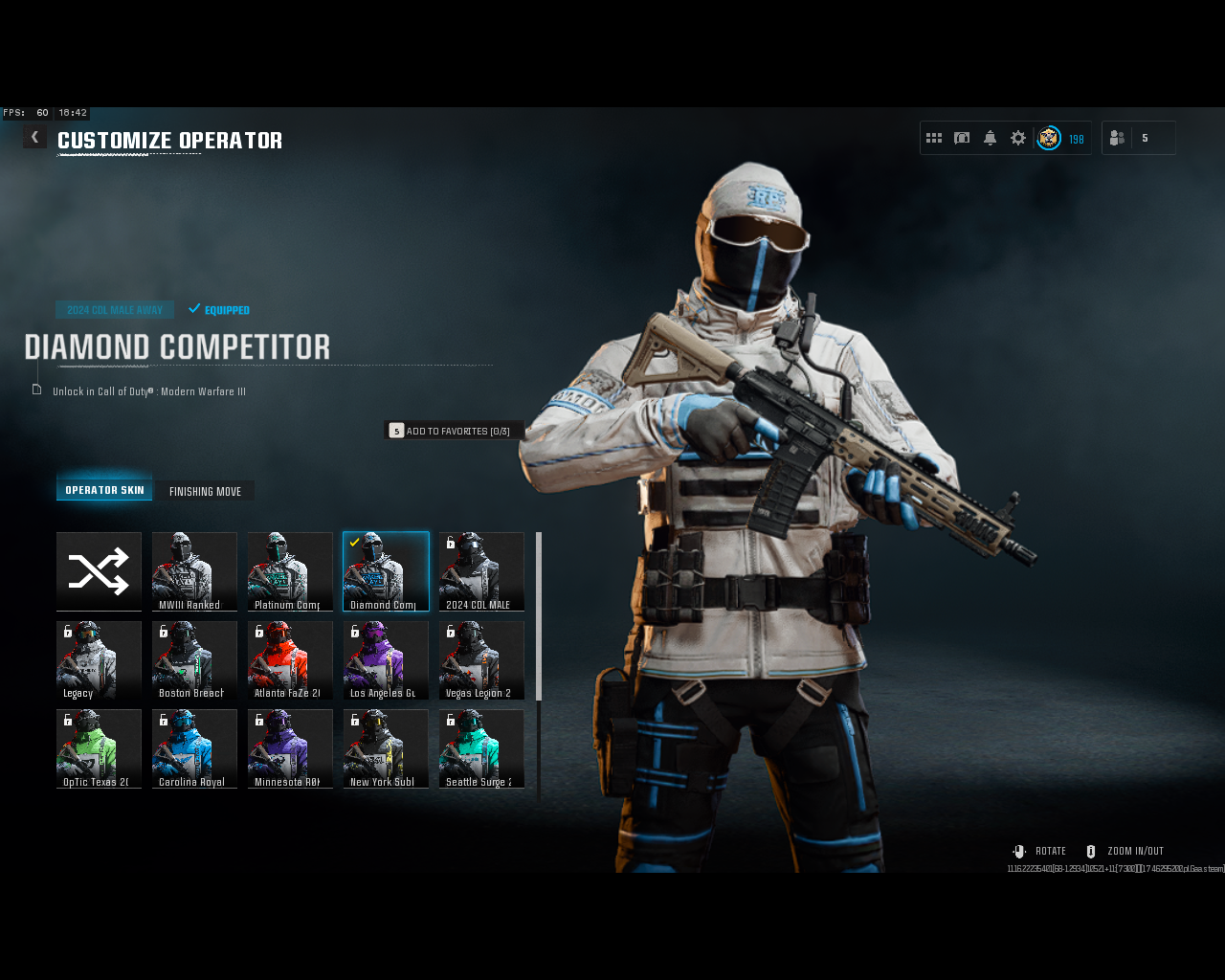The height and width of the screenshot is (980, 1225).
Task: Select the random skin shuffle tile
Action: (99, 571)
